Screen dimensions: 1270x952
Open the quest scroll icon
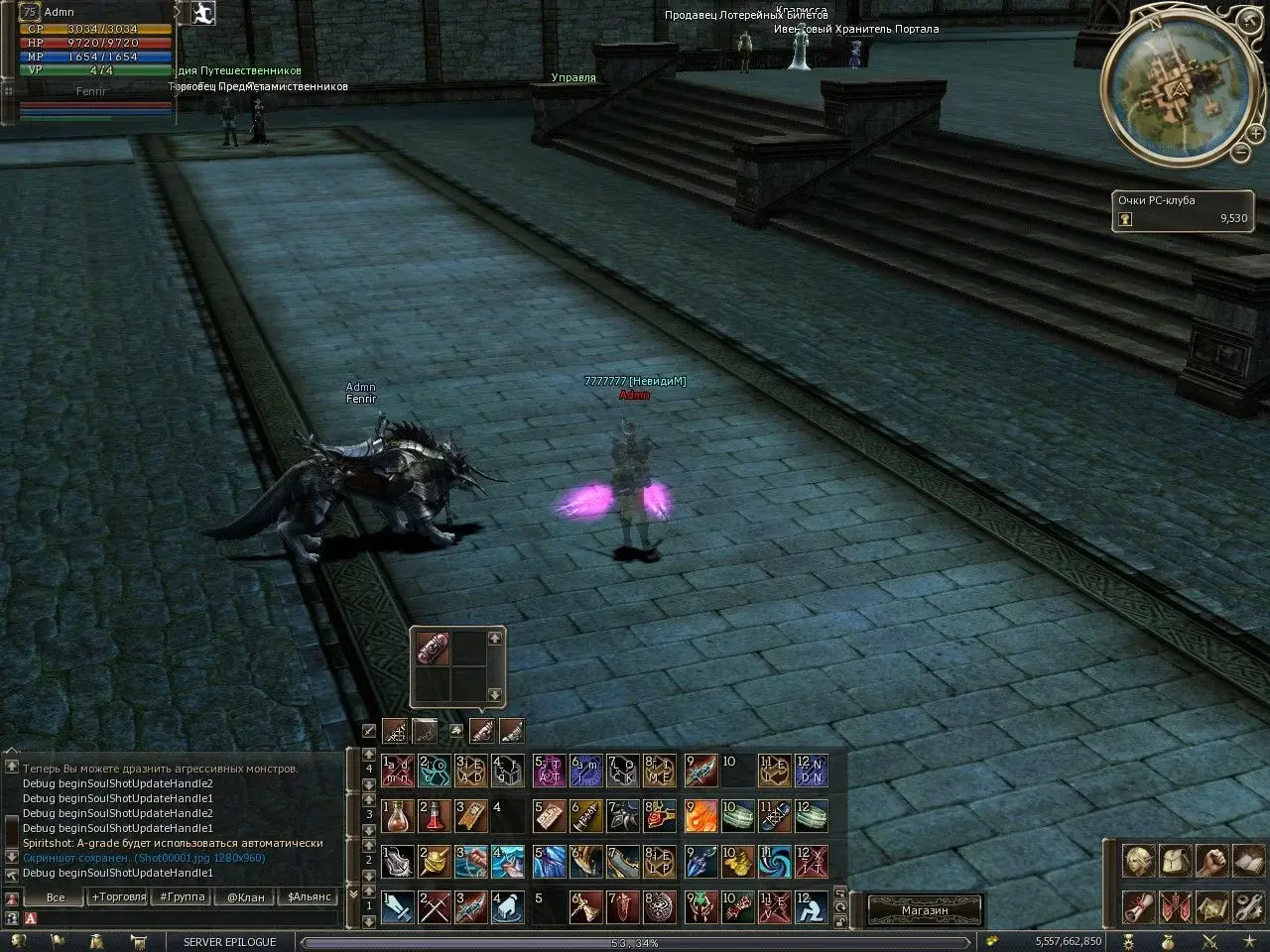[1137, 907]
